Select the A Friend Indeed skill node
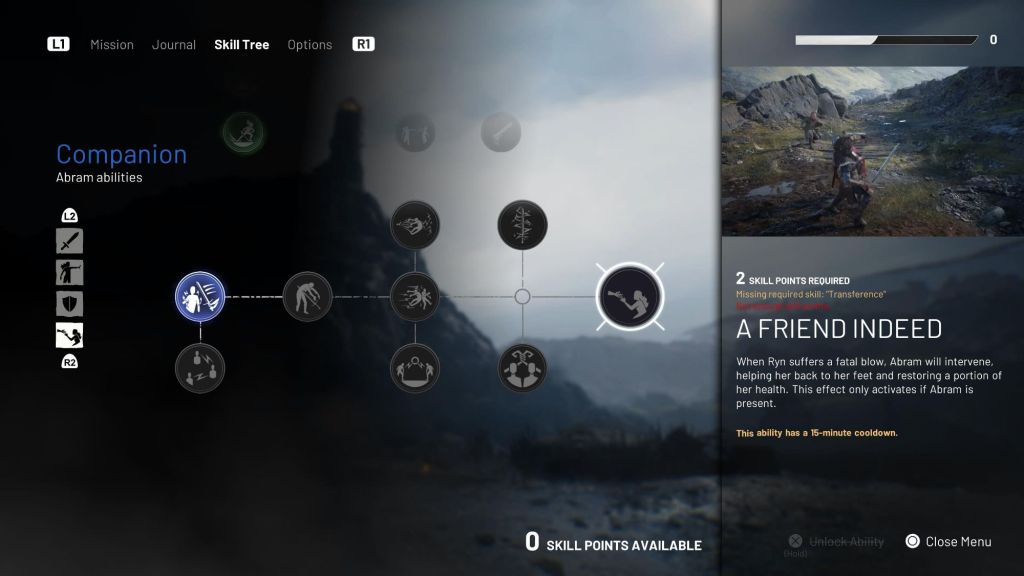Image resolution: width=1024 pixels, height=576 pixels. (x=630, y=297)
